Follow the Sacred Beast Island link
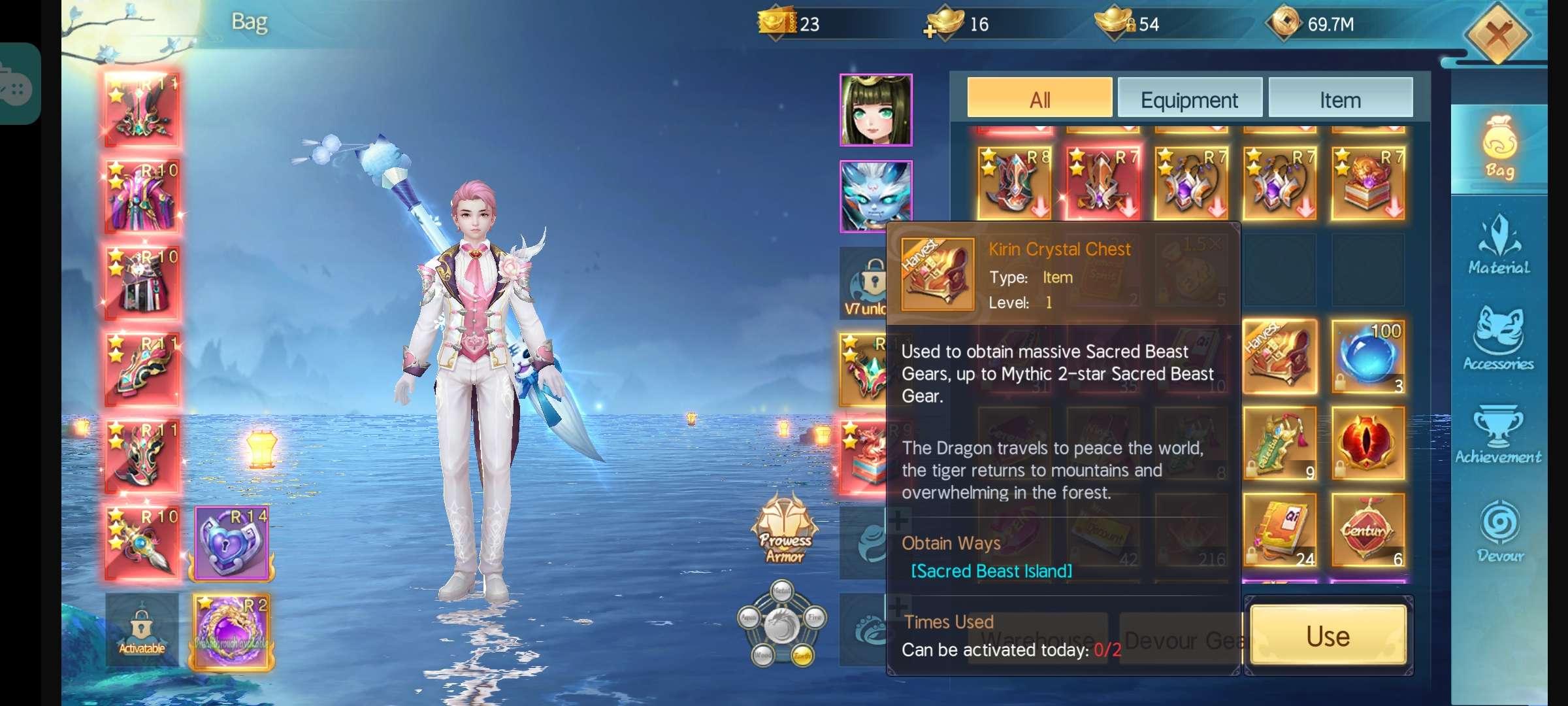 click(991, 571)
